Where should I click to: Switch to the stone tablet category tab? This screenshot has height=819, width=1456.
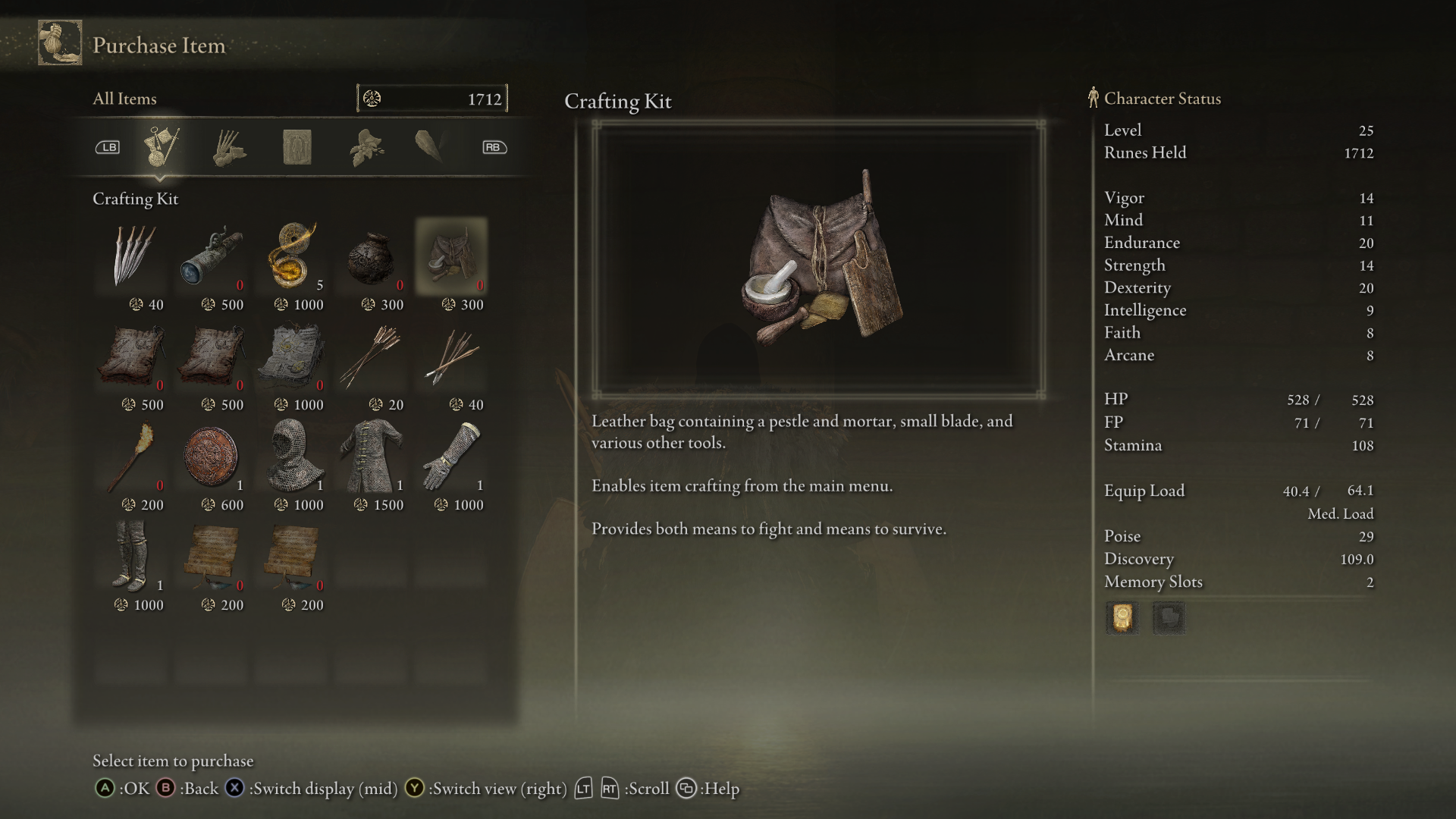coord(297,147)
